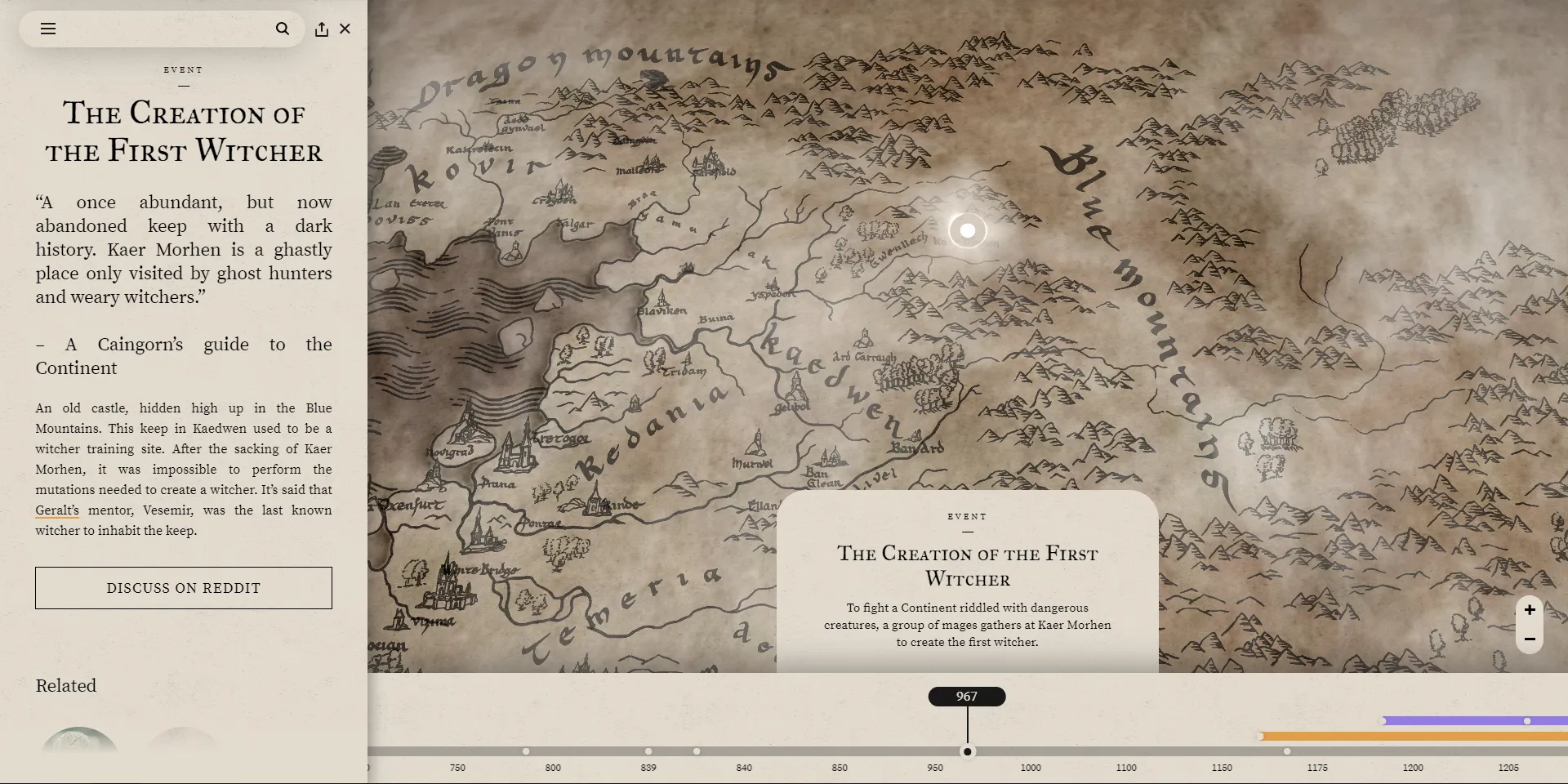The image size is (1568, 784).
Task: Open the search tool
Action: point(283,29)
